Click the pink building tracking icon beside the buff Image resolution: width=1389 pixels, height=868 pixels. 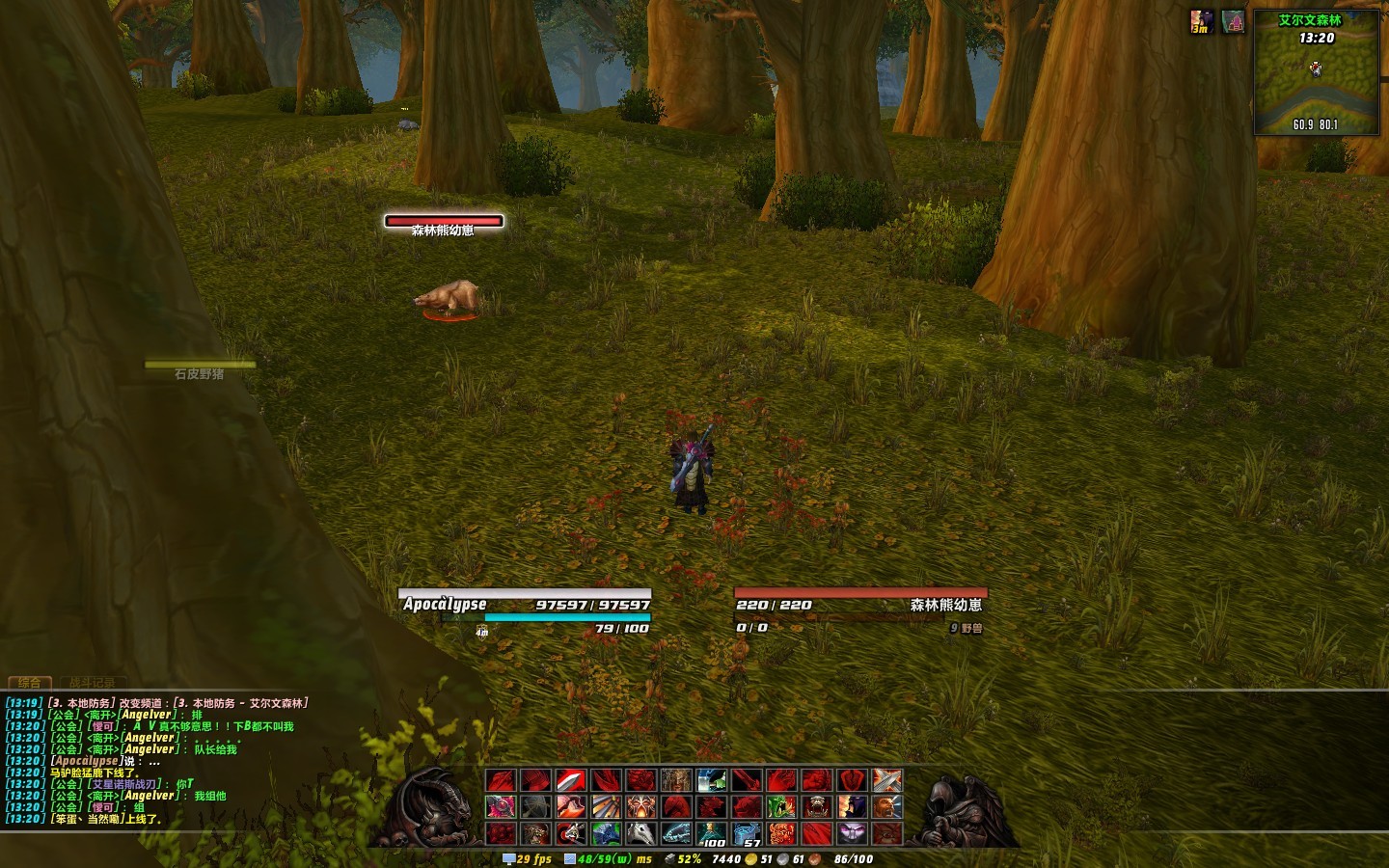[1234, 21]
